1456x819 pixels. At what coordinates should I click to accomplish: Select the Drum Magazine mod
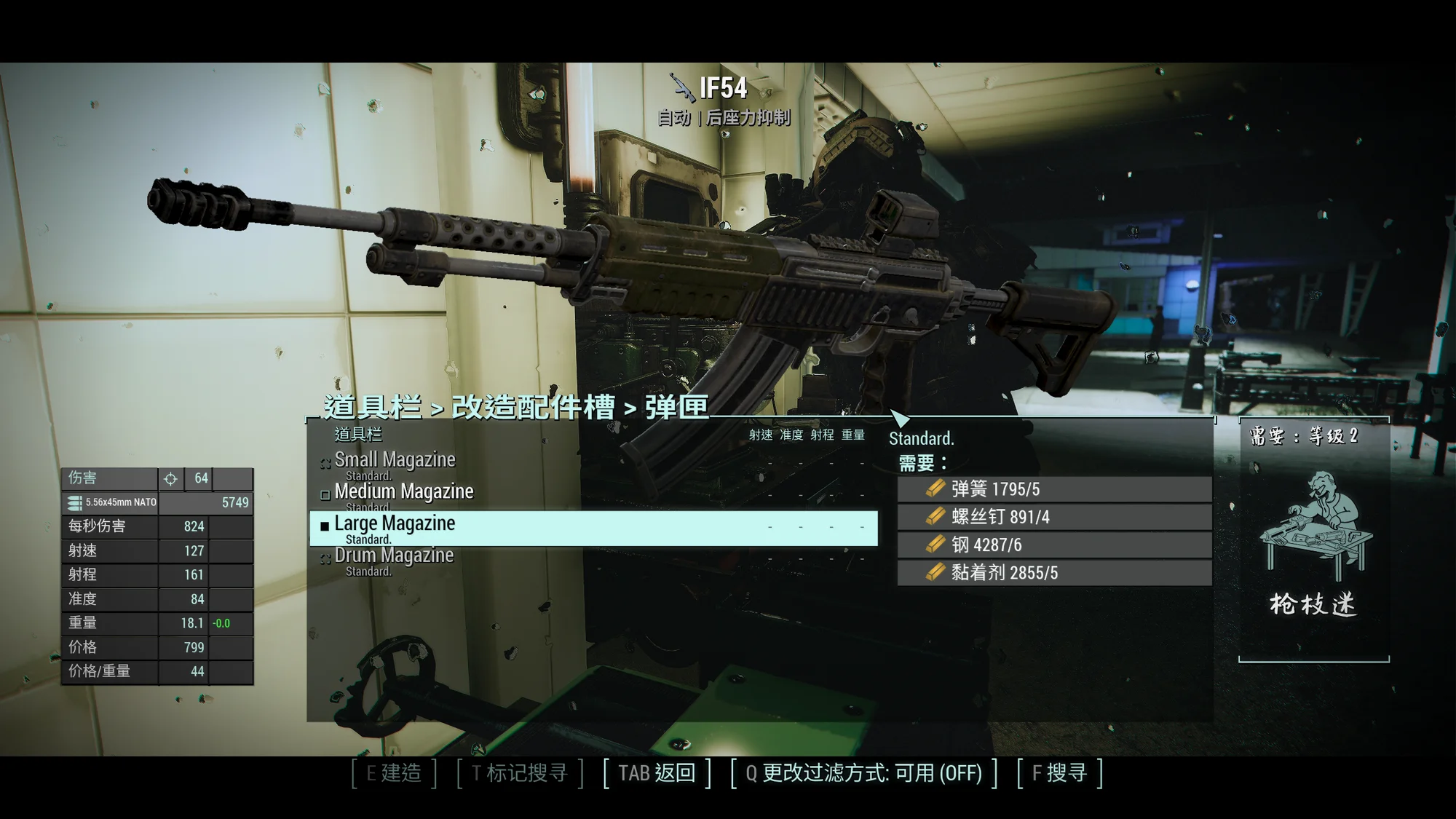[394, 557]
